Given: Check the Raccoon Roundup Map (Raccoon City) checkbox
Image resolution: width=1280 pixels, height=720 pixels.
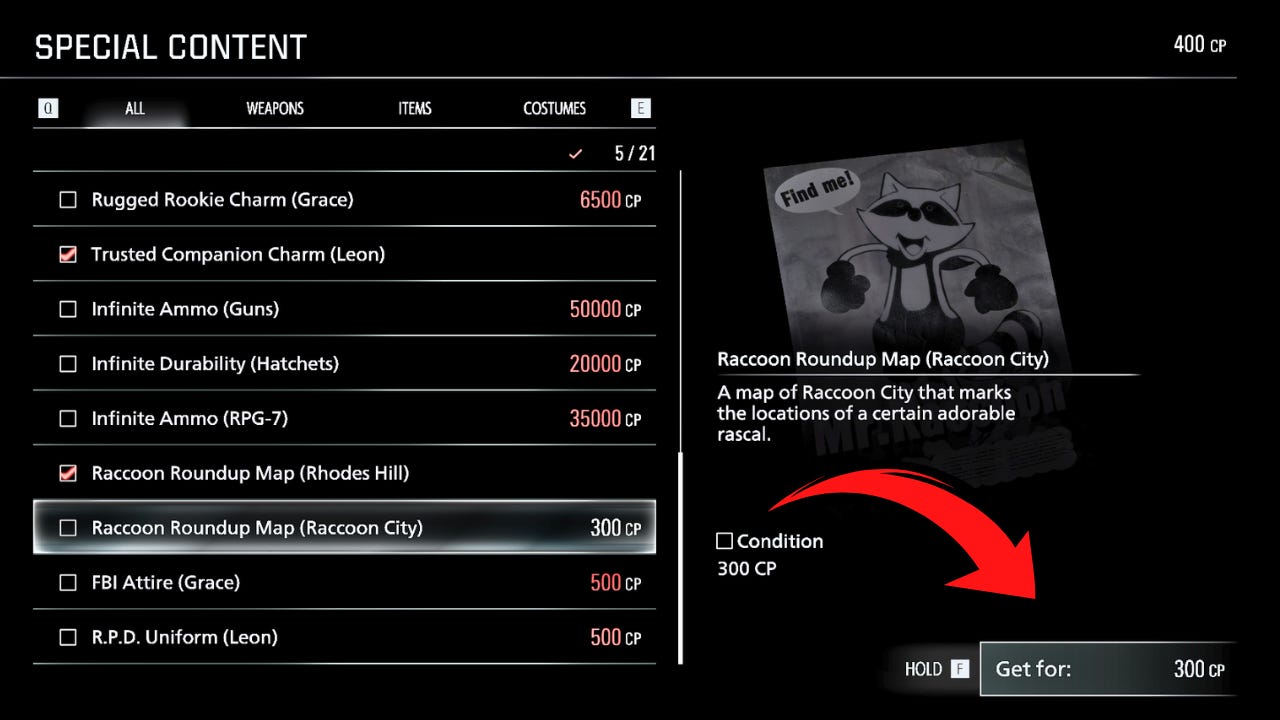Looking at the screenshot, I should (x=67, y=527).
